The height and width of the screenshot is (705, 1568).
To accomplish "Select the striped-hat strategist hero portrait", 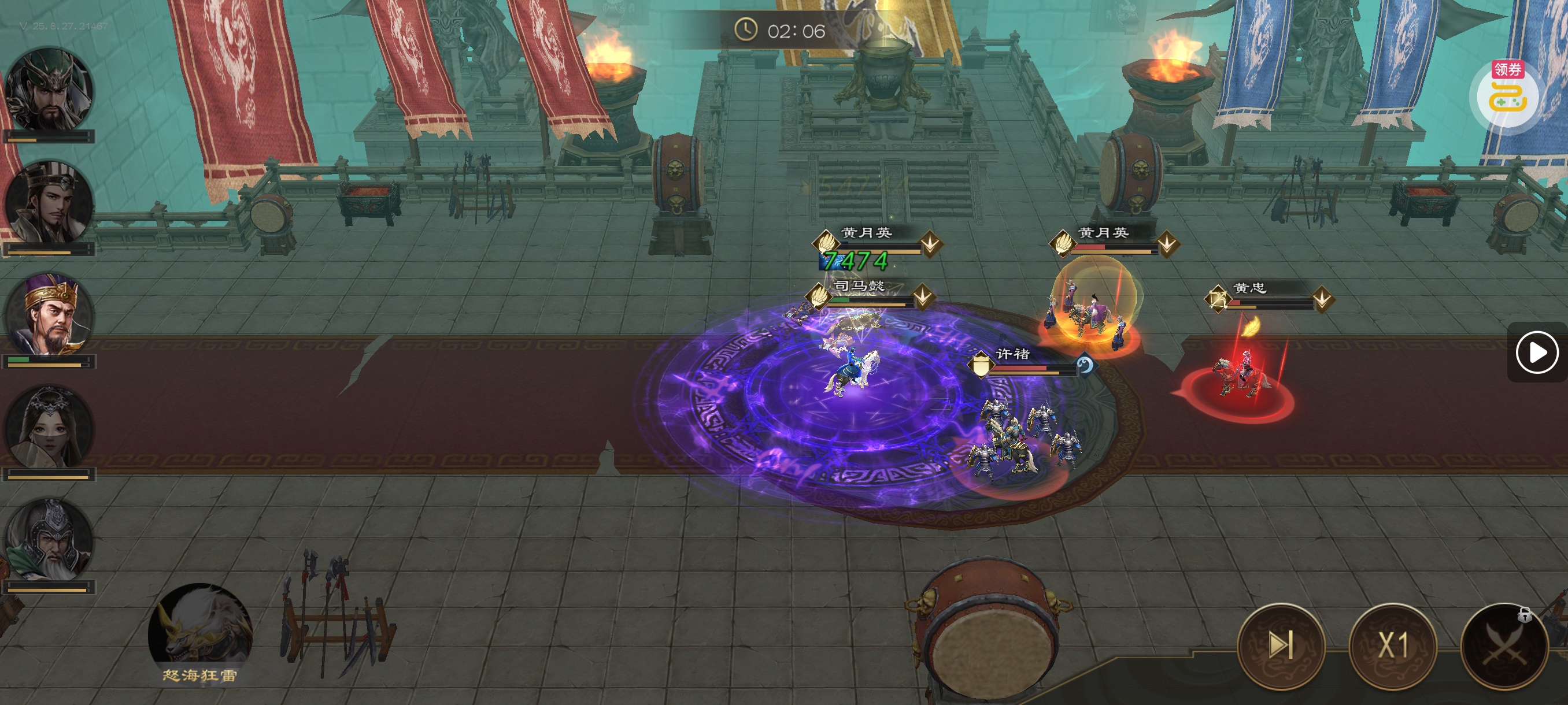I will click(49, 202).
